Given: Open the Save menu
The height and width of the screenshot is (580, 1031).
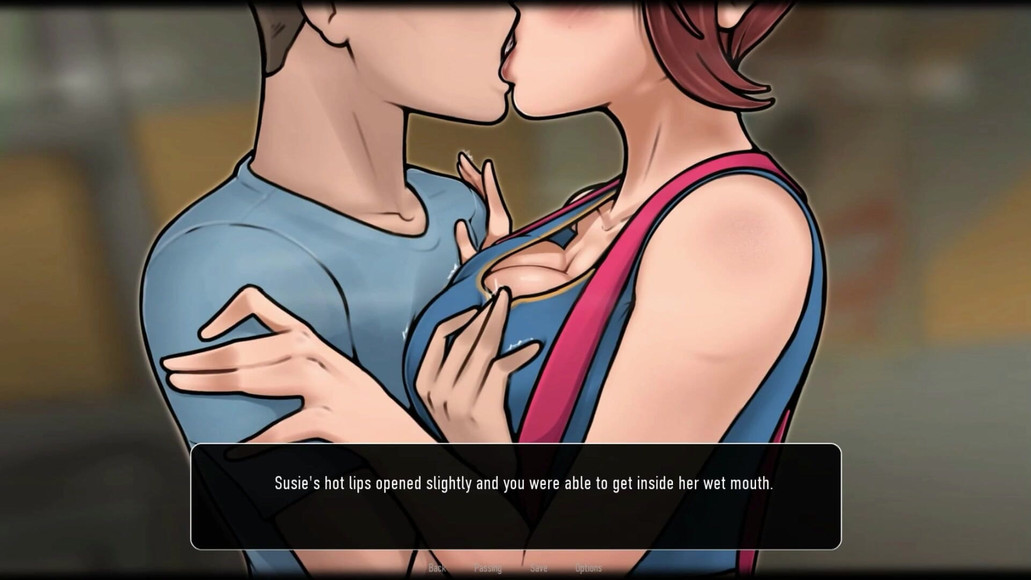Looking at the screenshot, I should tap(539, 568).
